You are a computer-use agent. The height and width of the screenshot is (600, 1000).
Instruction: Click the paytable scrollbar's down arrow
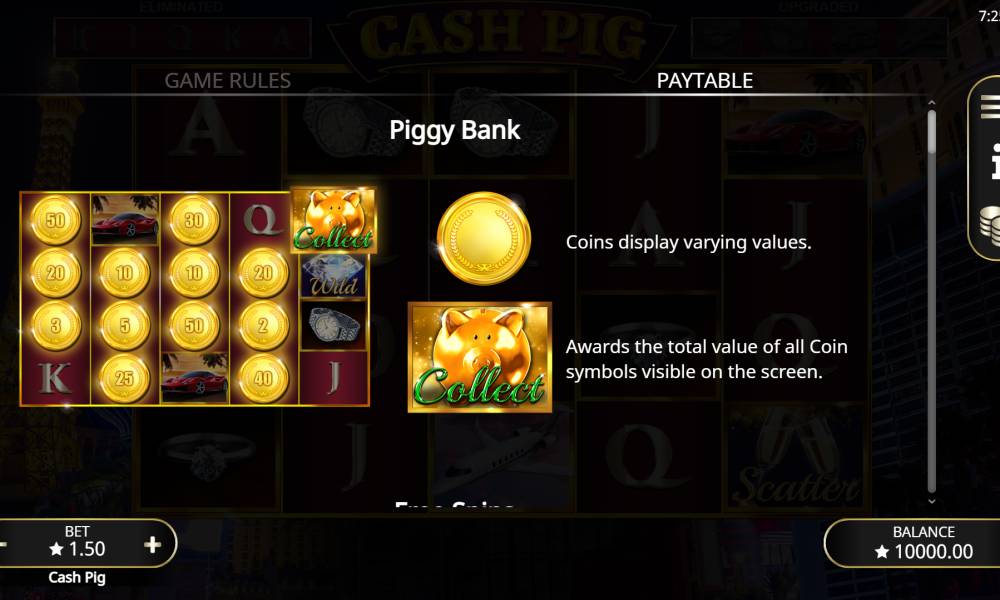click(x=932, y=501)
